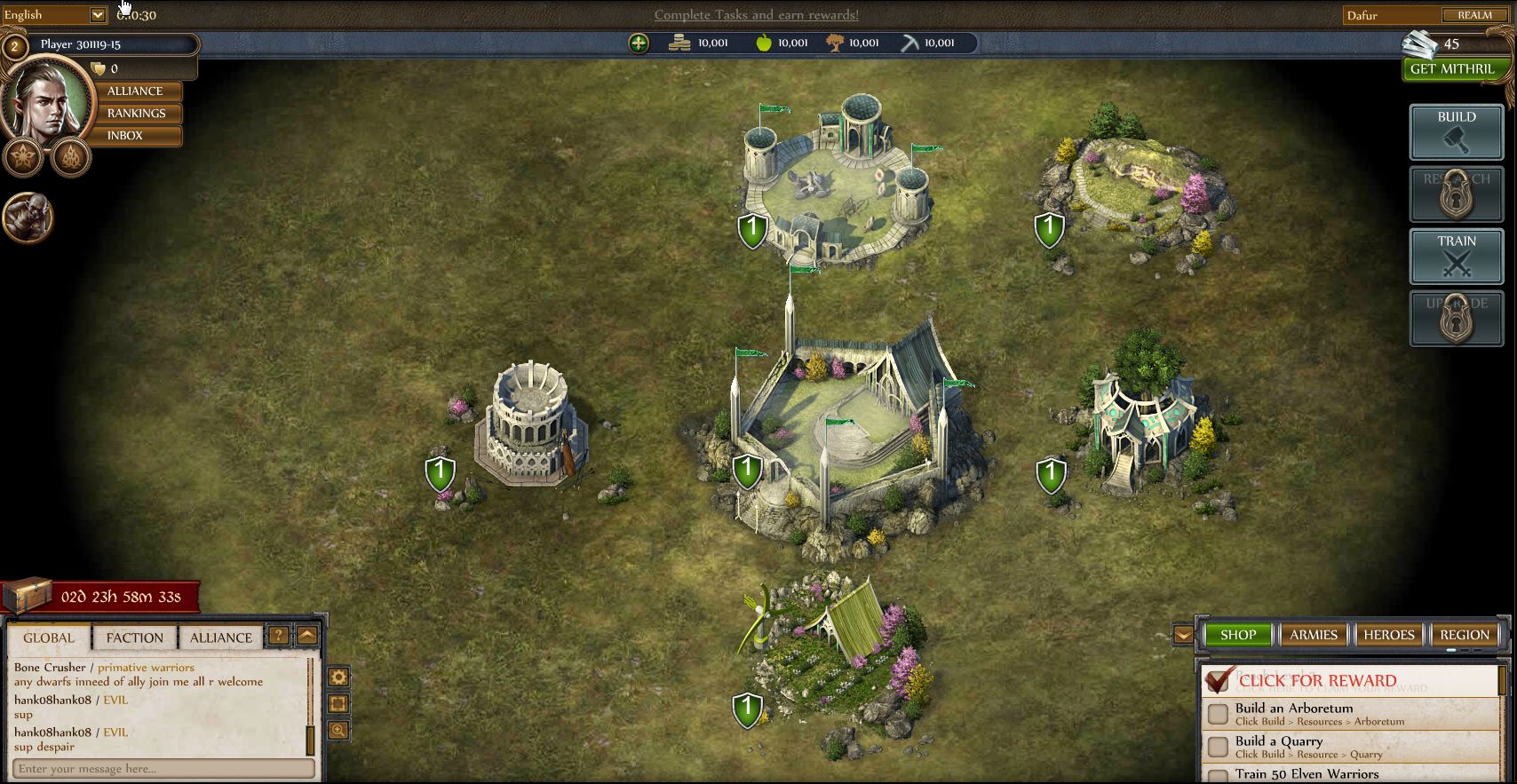Open the Shop
Image resolution: width=1517 pixels, height=784 pixels.
(1237, 635)
